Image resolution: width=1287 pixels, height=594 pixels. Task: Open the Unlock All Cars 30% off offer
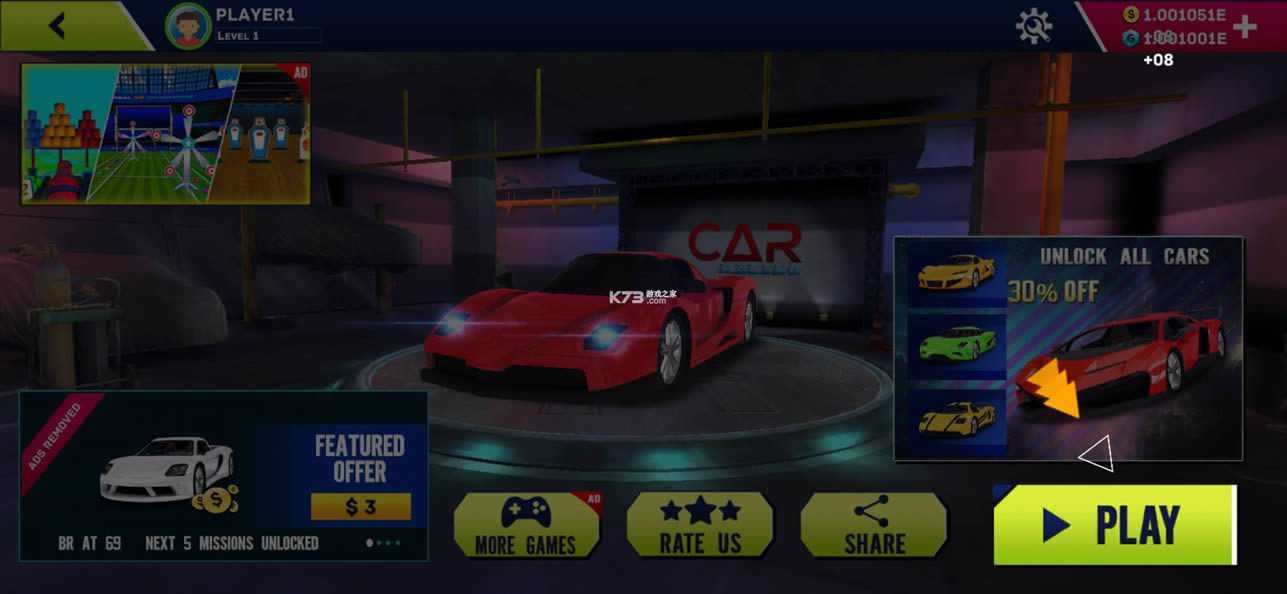click(1068, 349)
